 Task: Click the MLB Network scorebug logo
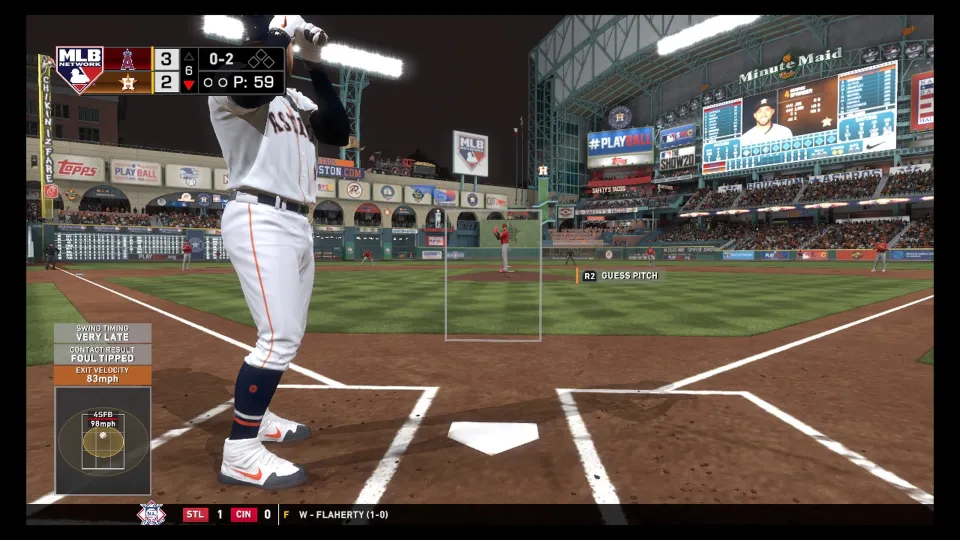tap(80, 69)
